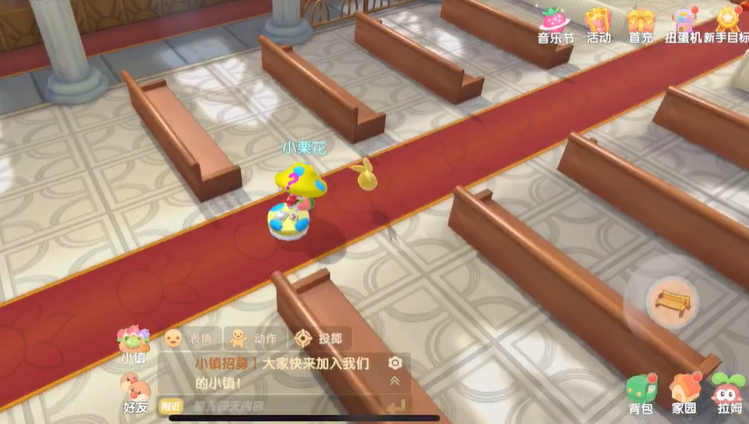Open the 动作 actions panel
This screenshot has height=424, width=749.
(252, 338)
